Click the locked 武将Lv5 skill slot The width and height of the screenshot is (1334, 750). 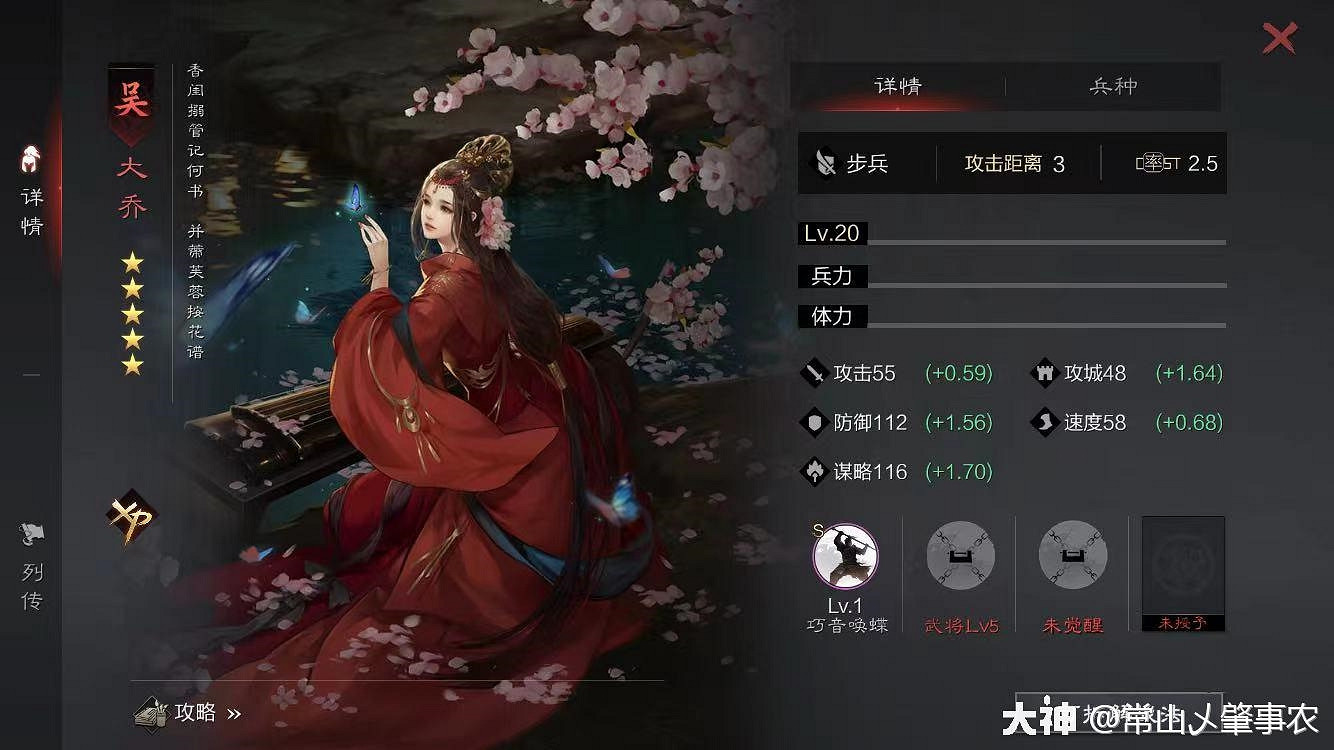coord(960,556)
